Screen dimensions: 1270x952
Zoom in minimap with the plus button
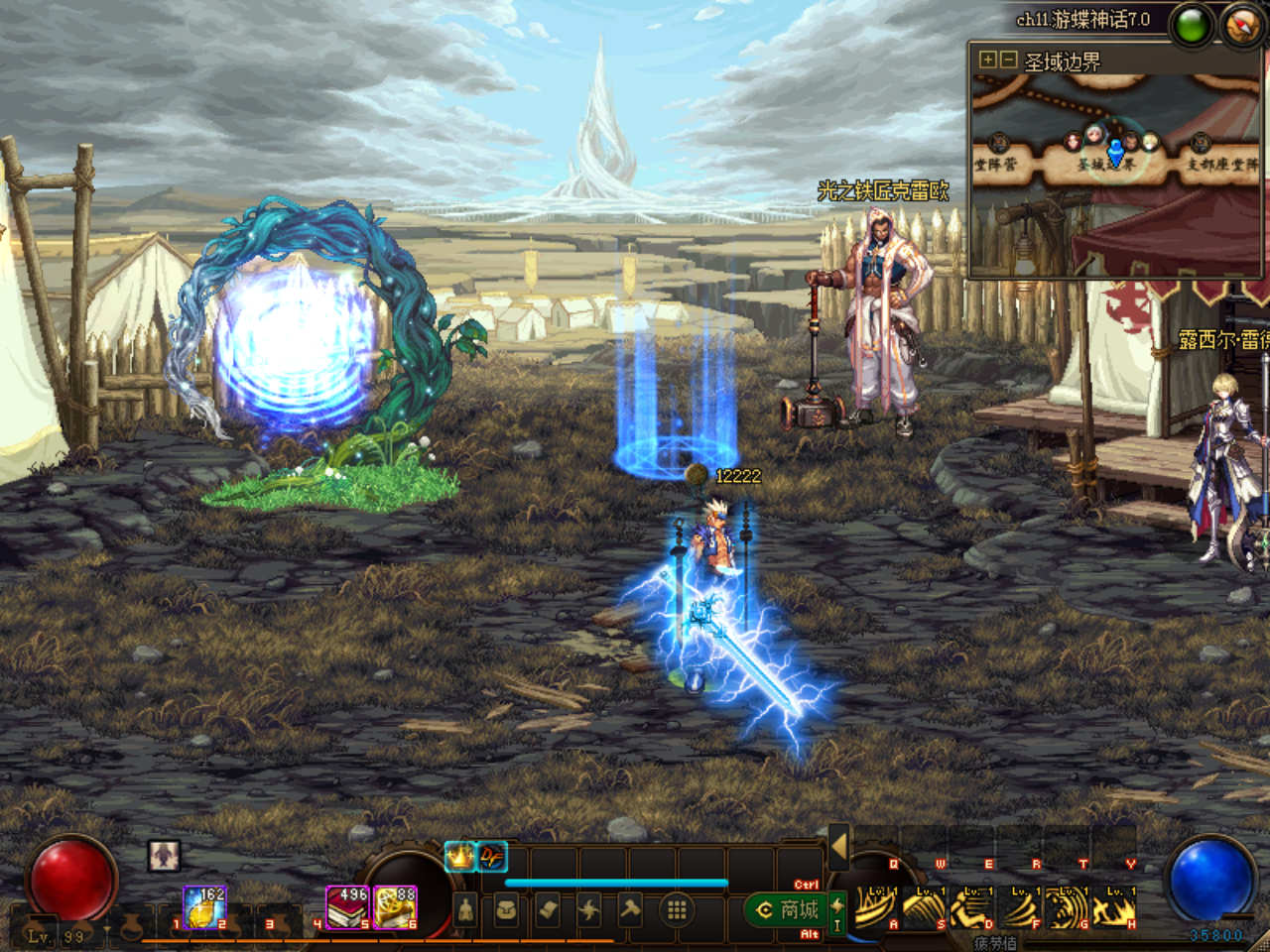987,60
